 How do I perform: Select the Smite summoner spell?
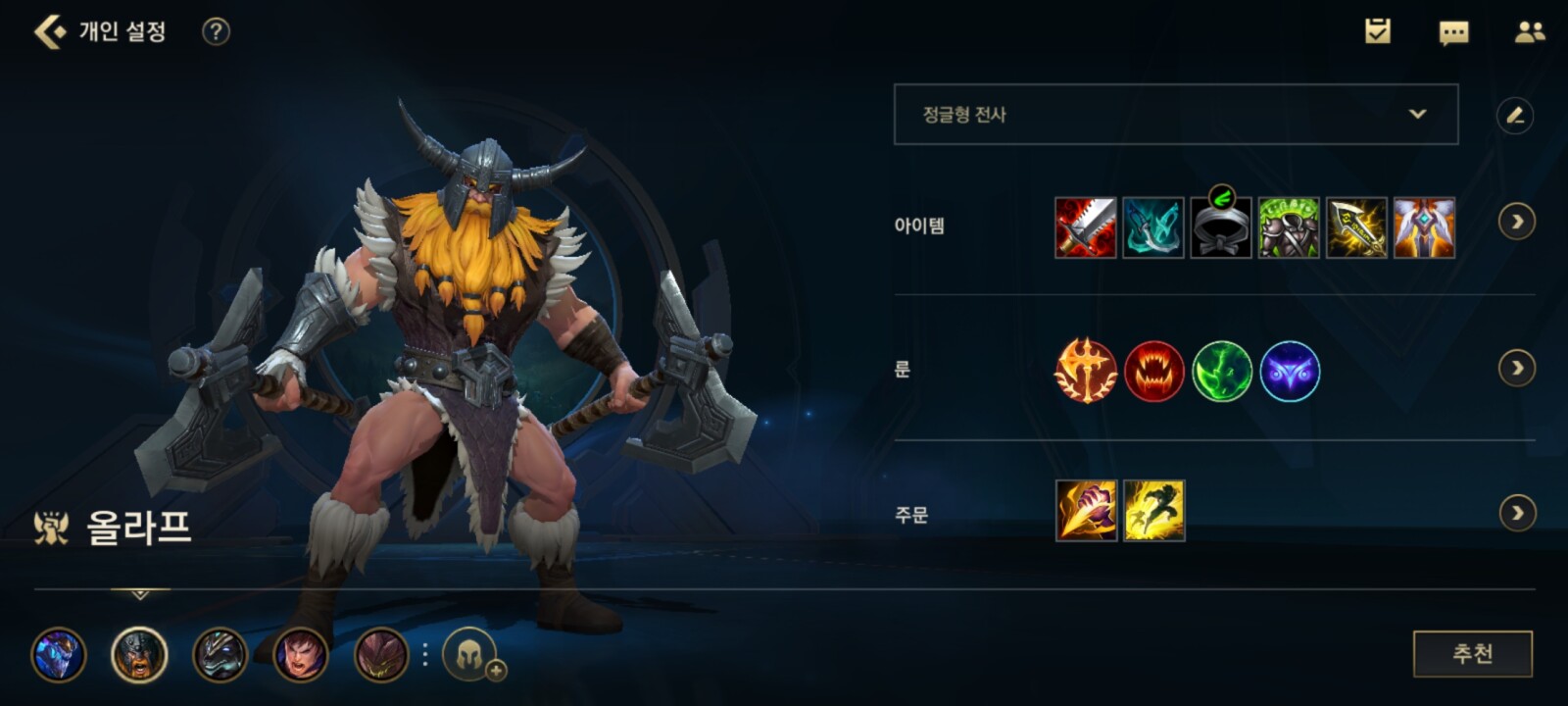tap(1086, 511)
